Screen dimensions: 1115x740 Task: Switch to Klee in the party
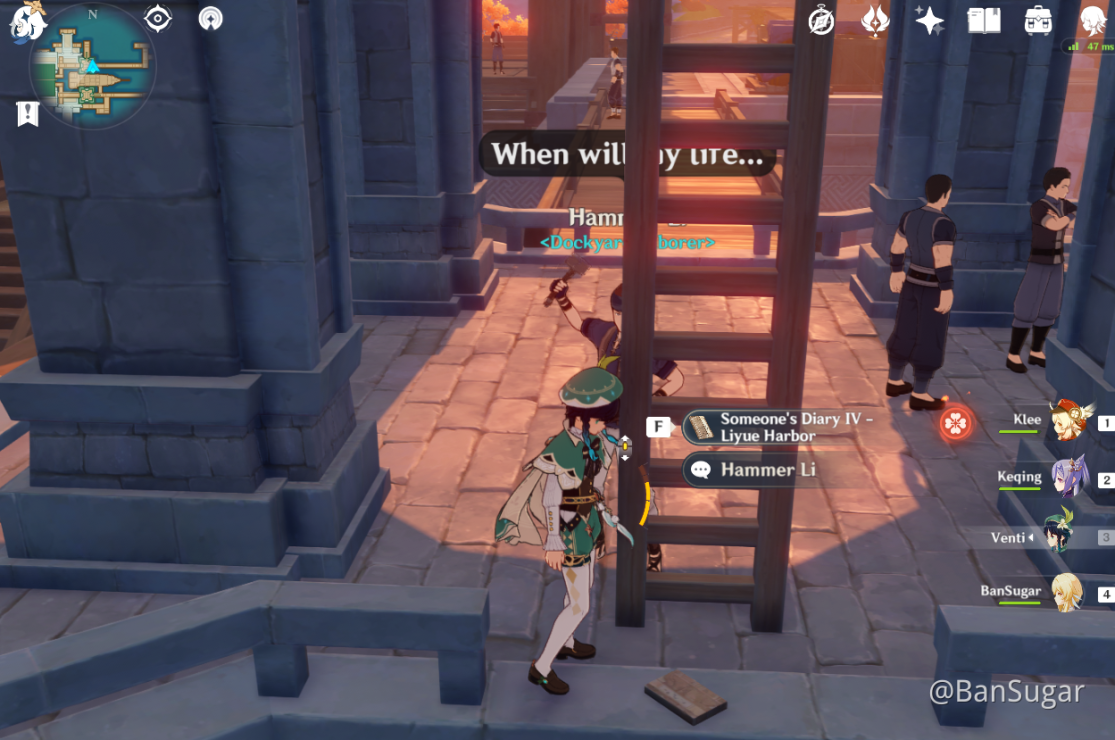[1068, 421]
